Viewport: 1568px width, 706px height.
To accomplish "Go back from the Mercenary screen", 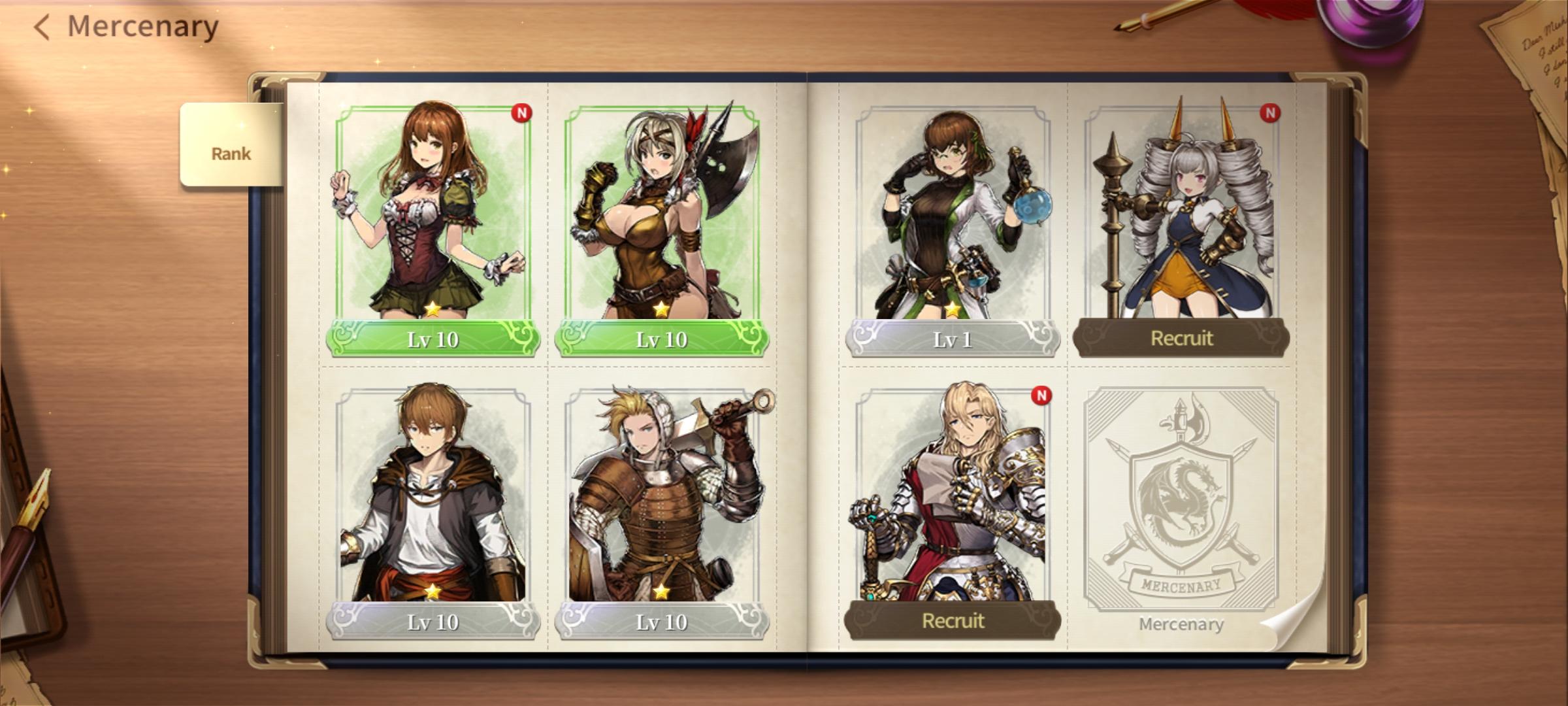I will coord(42,27).
